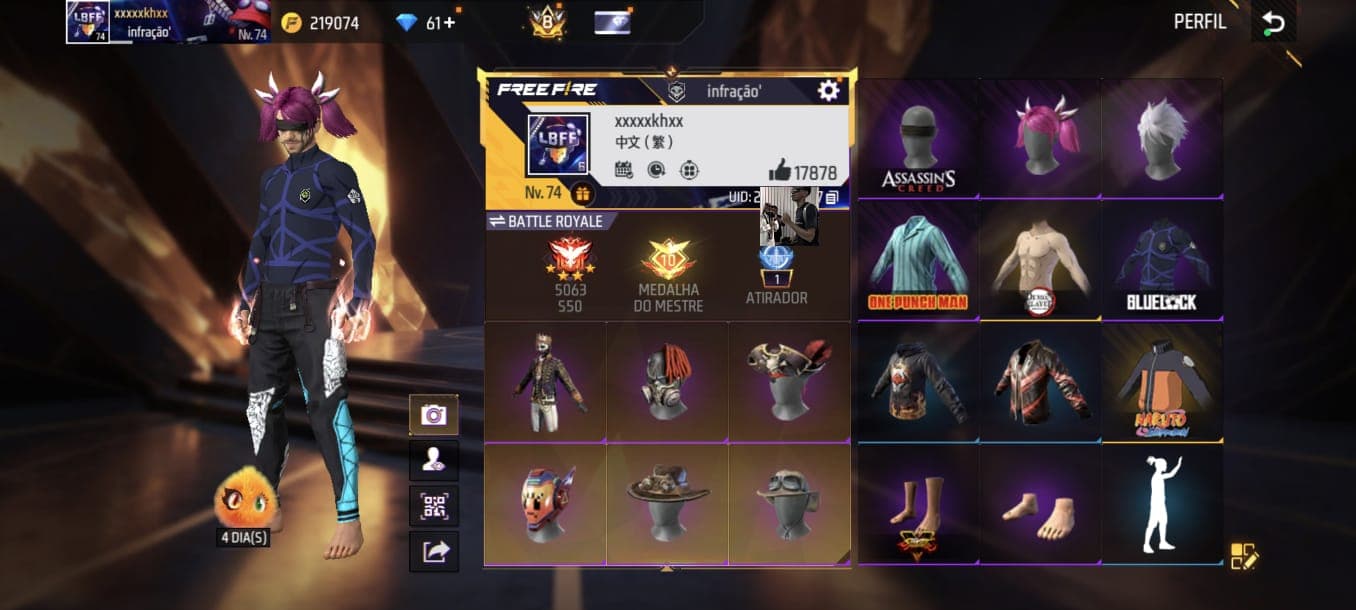Edit the showcase collection layout
This screenshot has width=1356, height=610.
pyautogui.click(x=1244, y=556)
